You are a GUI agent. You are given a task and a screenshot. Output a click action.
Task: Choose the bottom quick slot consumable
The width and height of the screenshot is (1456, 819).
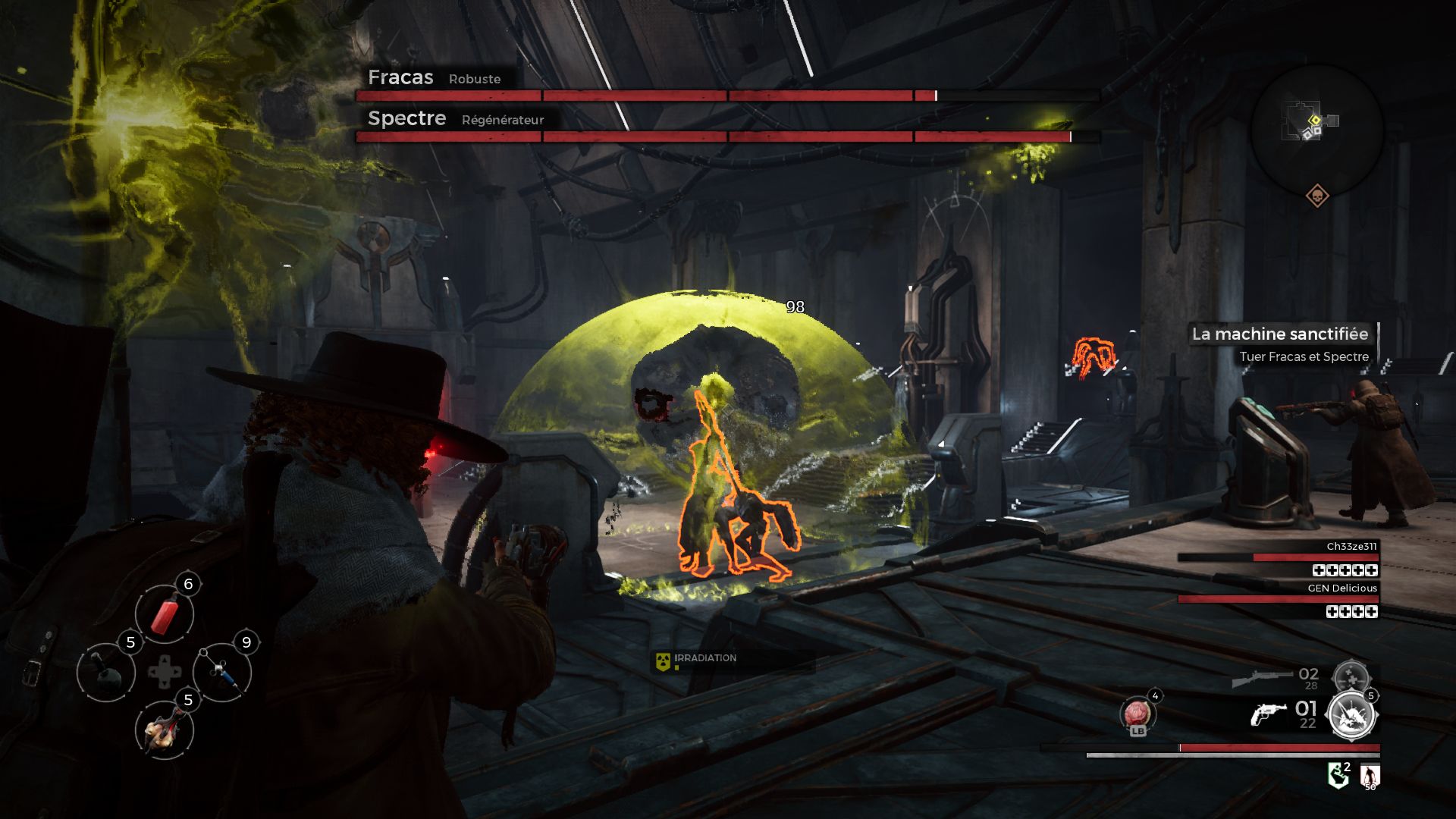pyautogui.click(x=165, y=730)
